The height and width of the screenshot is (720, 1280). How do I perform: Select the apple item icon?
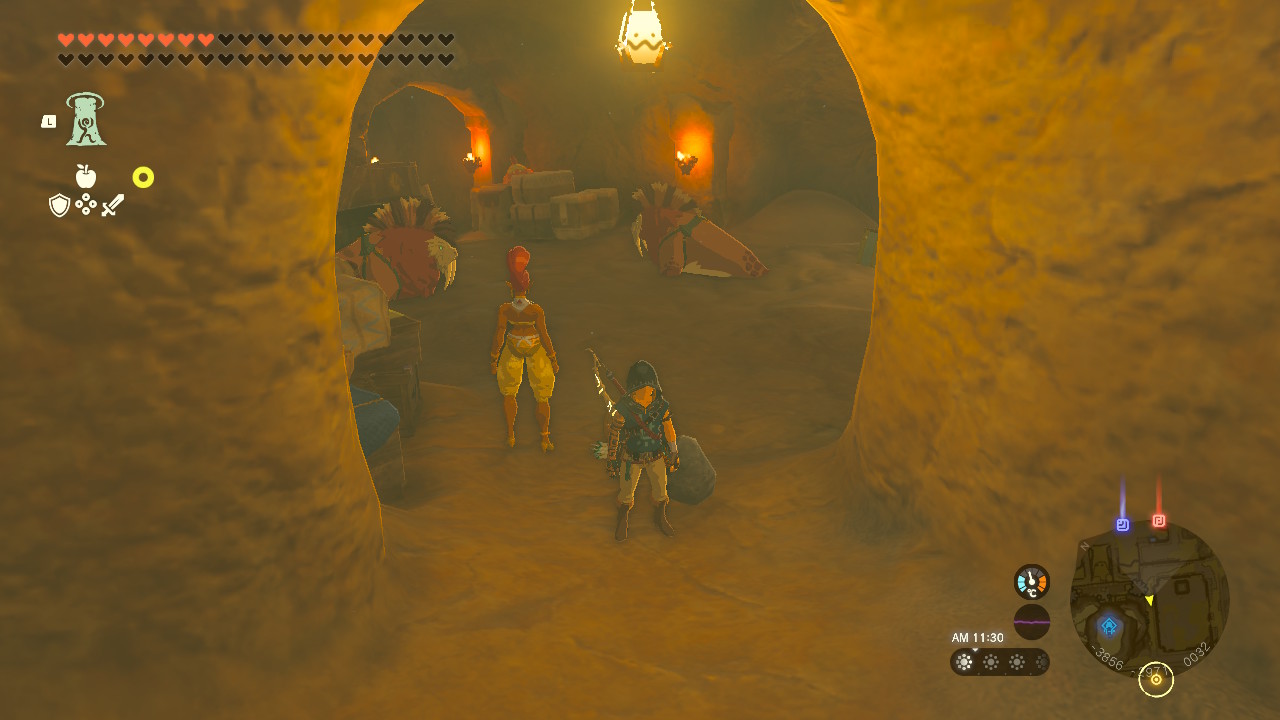(x=86, y=177)
